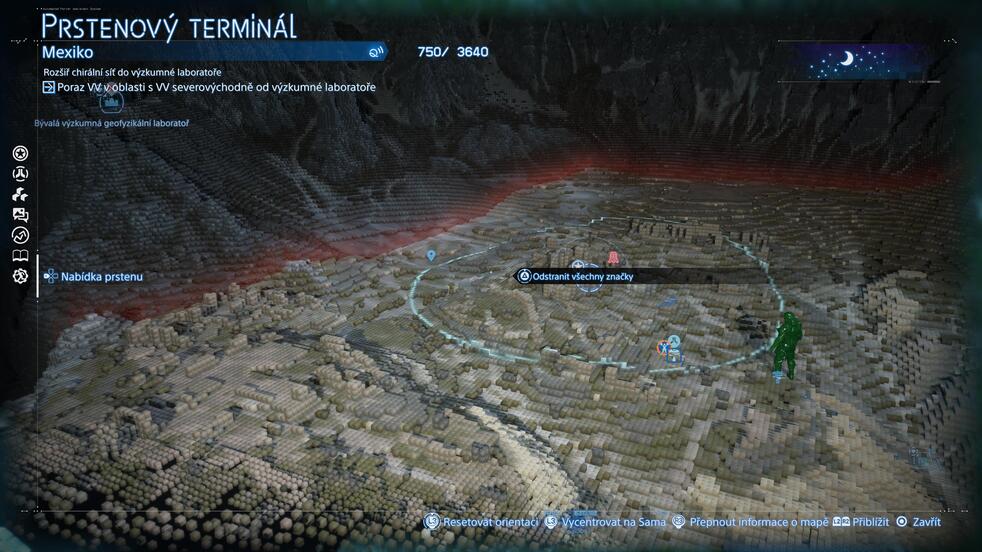Select the circular graph icon in the sidebar
The image size is (982, 552).
click(x=20, y=235)
